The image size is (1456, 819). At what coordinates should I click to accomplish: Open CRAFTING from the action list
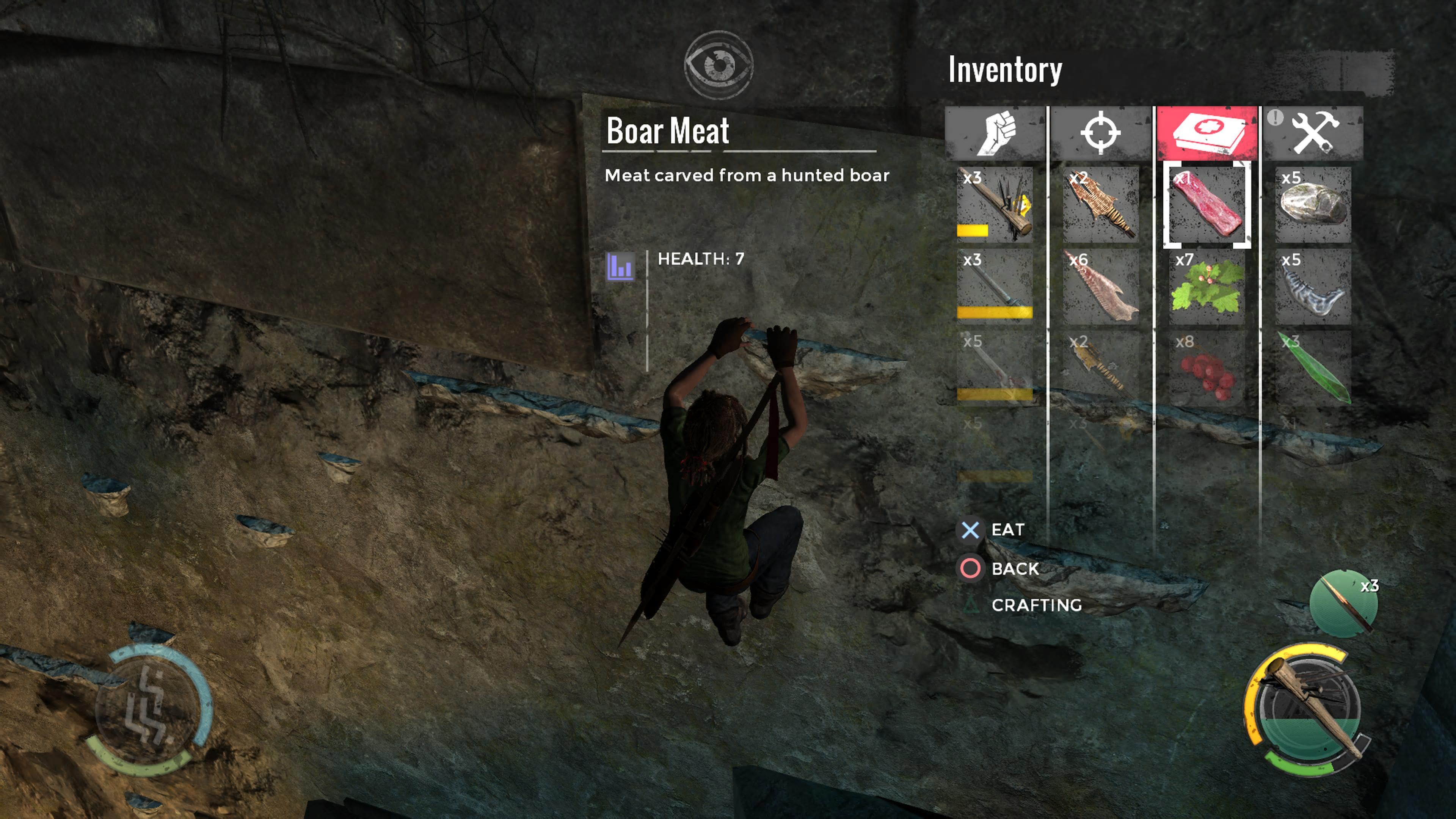(1036, 606)
